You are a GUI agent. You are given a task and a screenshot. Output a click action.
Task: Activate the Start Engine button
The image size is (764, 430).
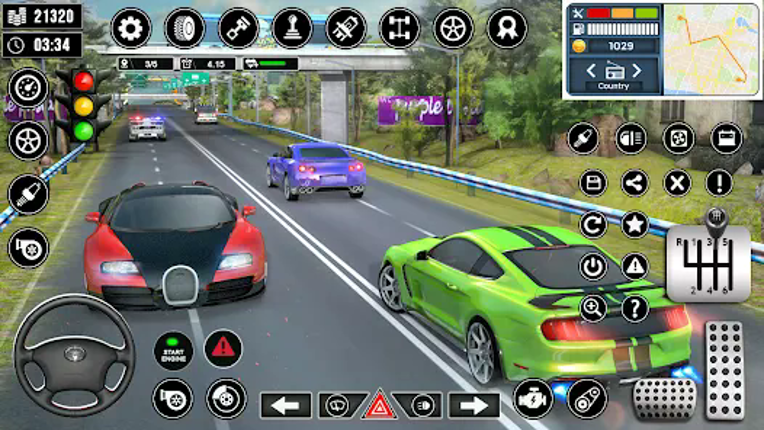point(173,350)
